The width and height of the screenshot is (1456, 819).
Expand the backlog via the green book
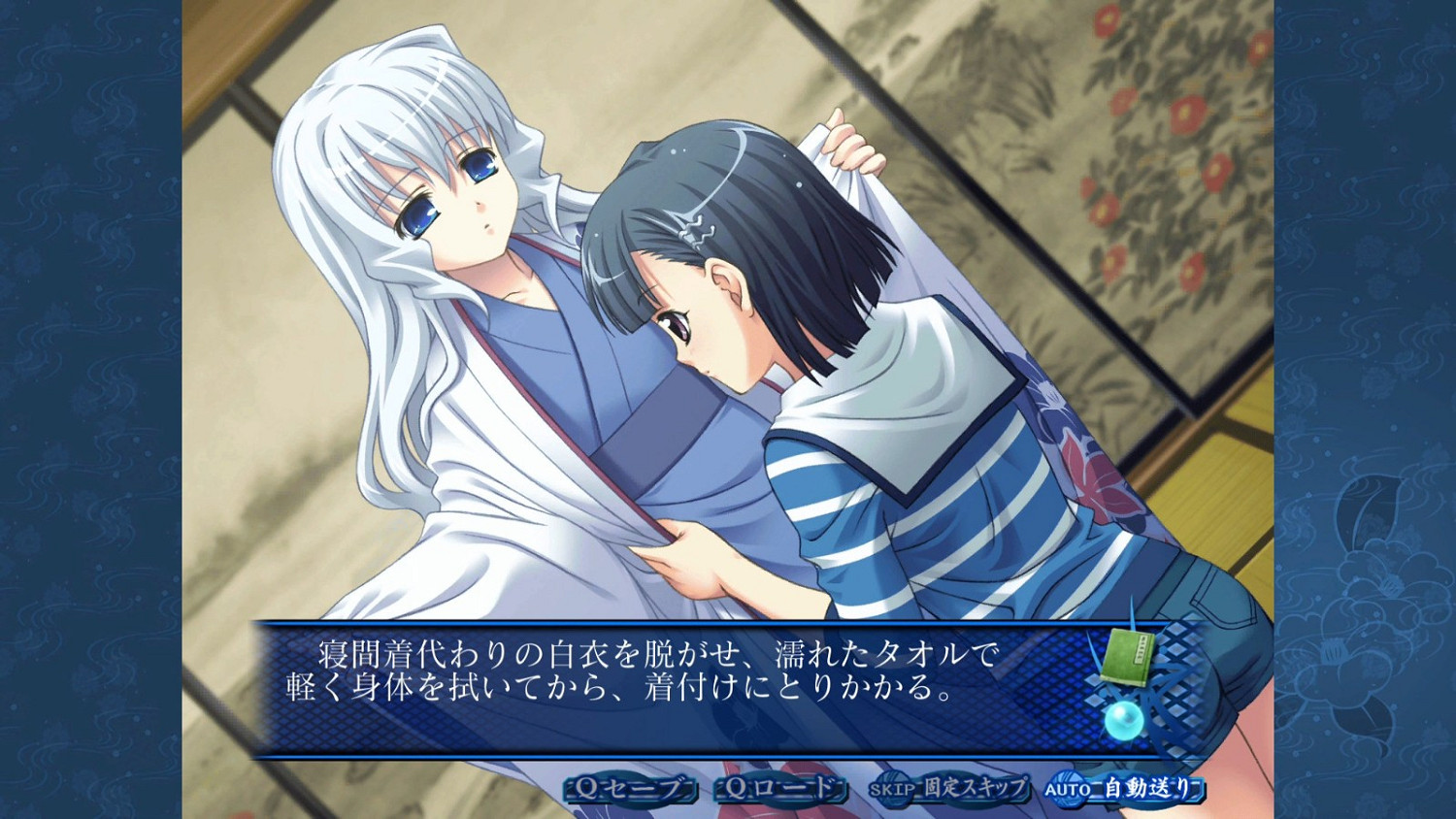[x=1126, y=658]
